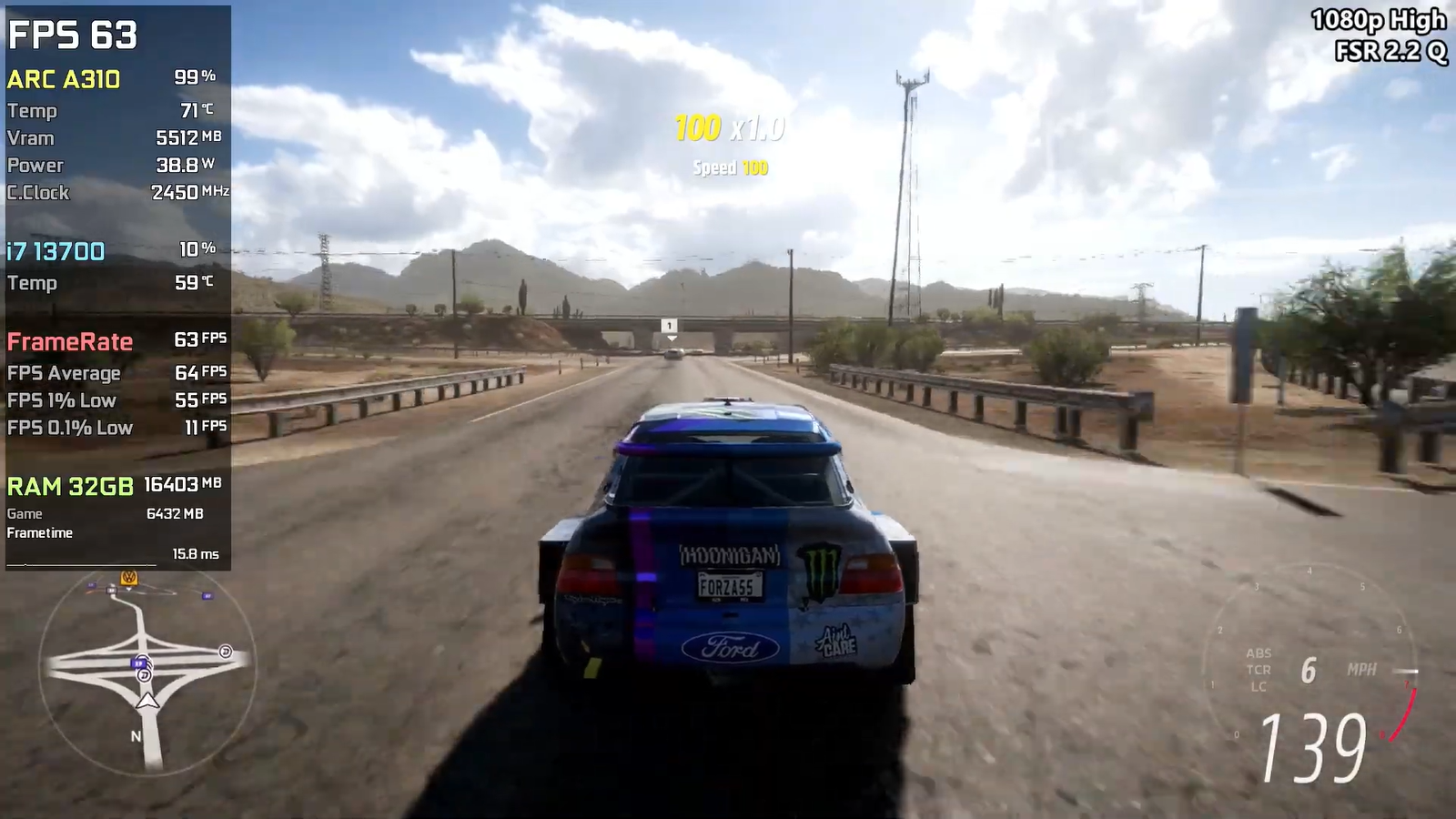1456x819 pixels.
Task: Select the drift zone marker on right road
Action: click(x=225, y=652)
